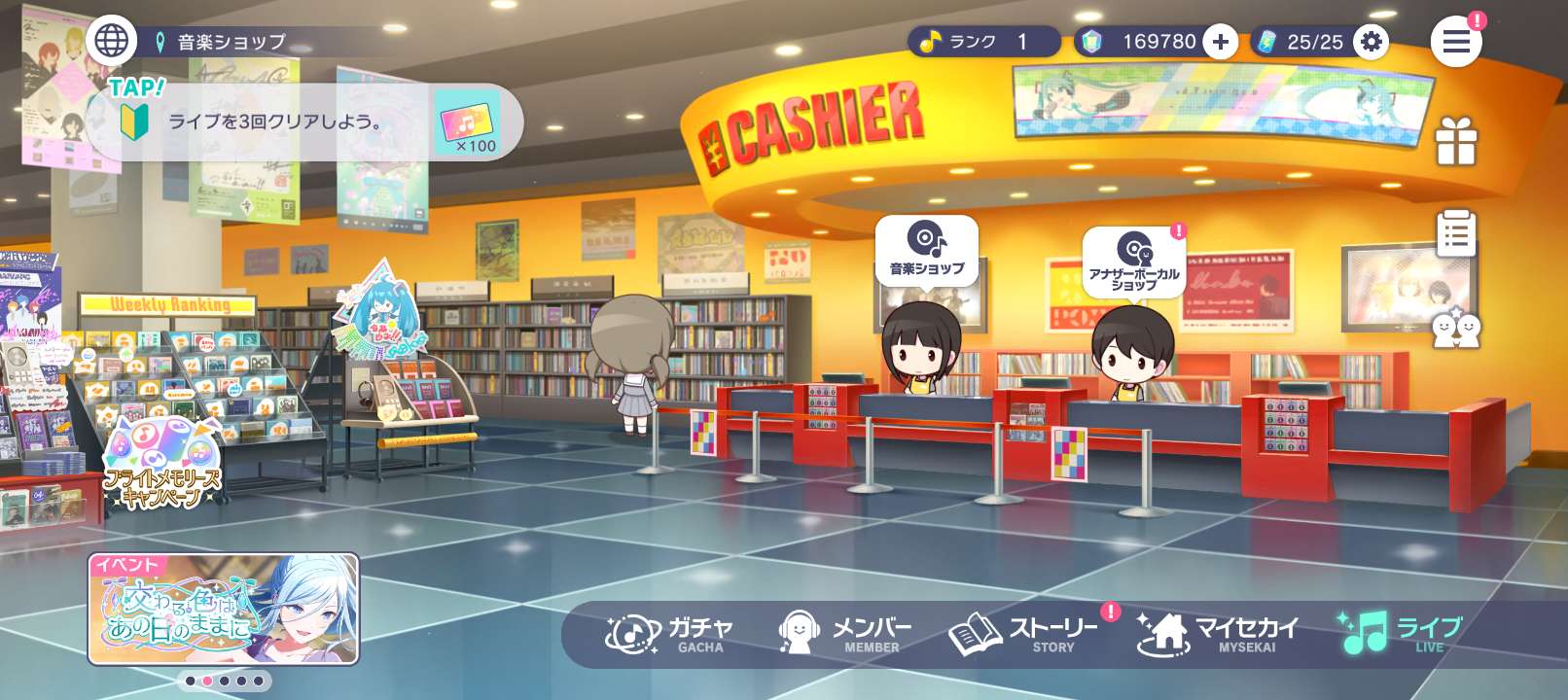
Task: Open settings via the gear icon
Action: pyautogui.click(x=1371, y=42)
